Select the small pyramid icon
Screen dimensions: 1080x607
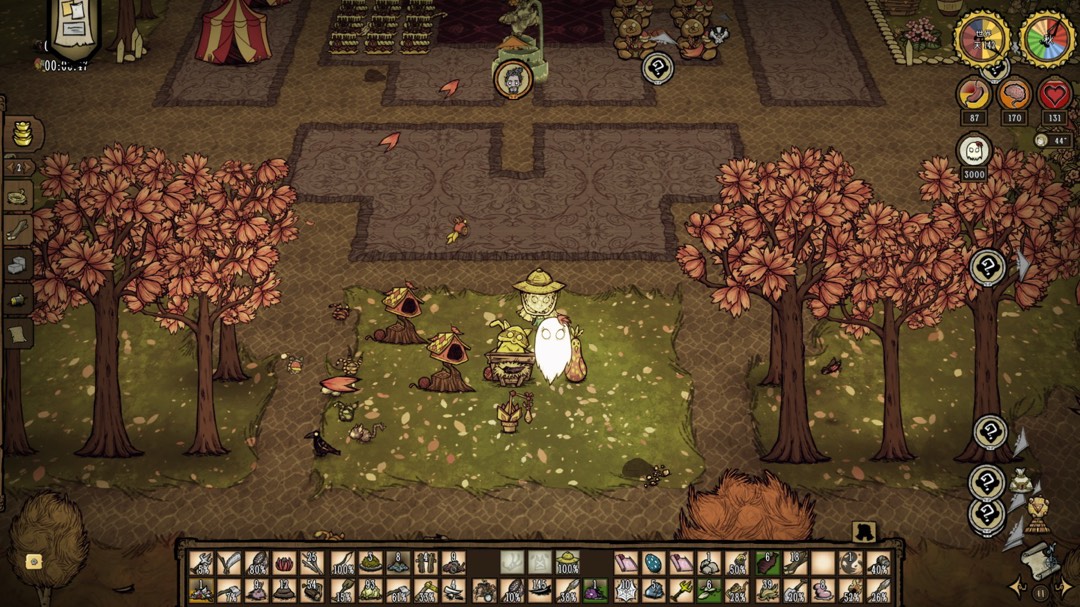click(1038, 511)
